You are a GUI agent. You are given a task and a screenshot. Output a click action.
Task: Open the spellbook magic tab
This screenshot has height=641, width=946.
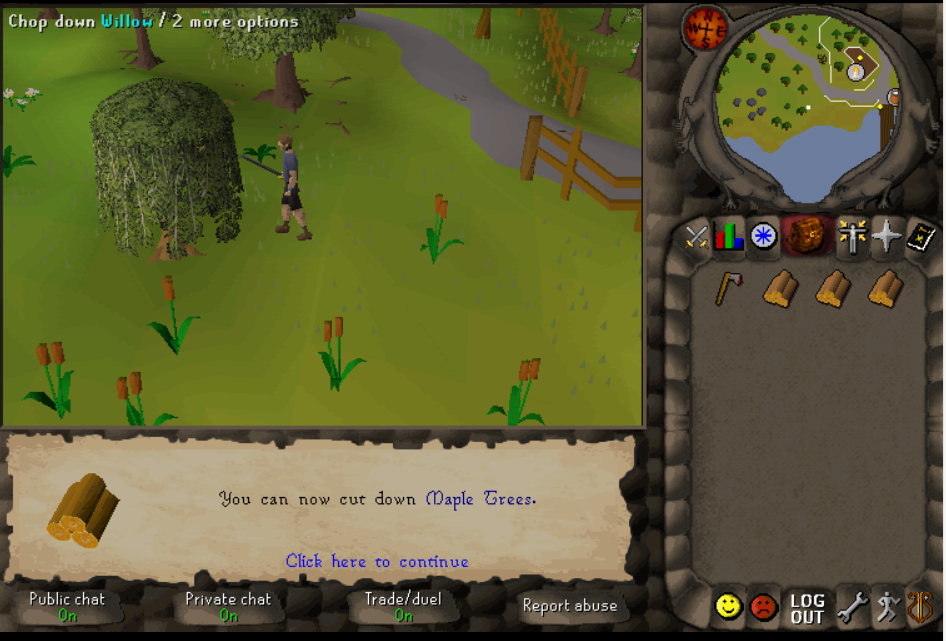click(x=920, y=237)
